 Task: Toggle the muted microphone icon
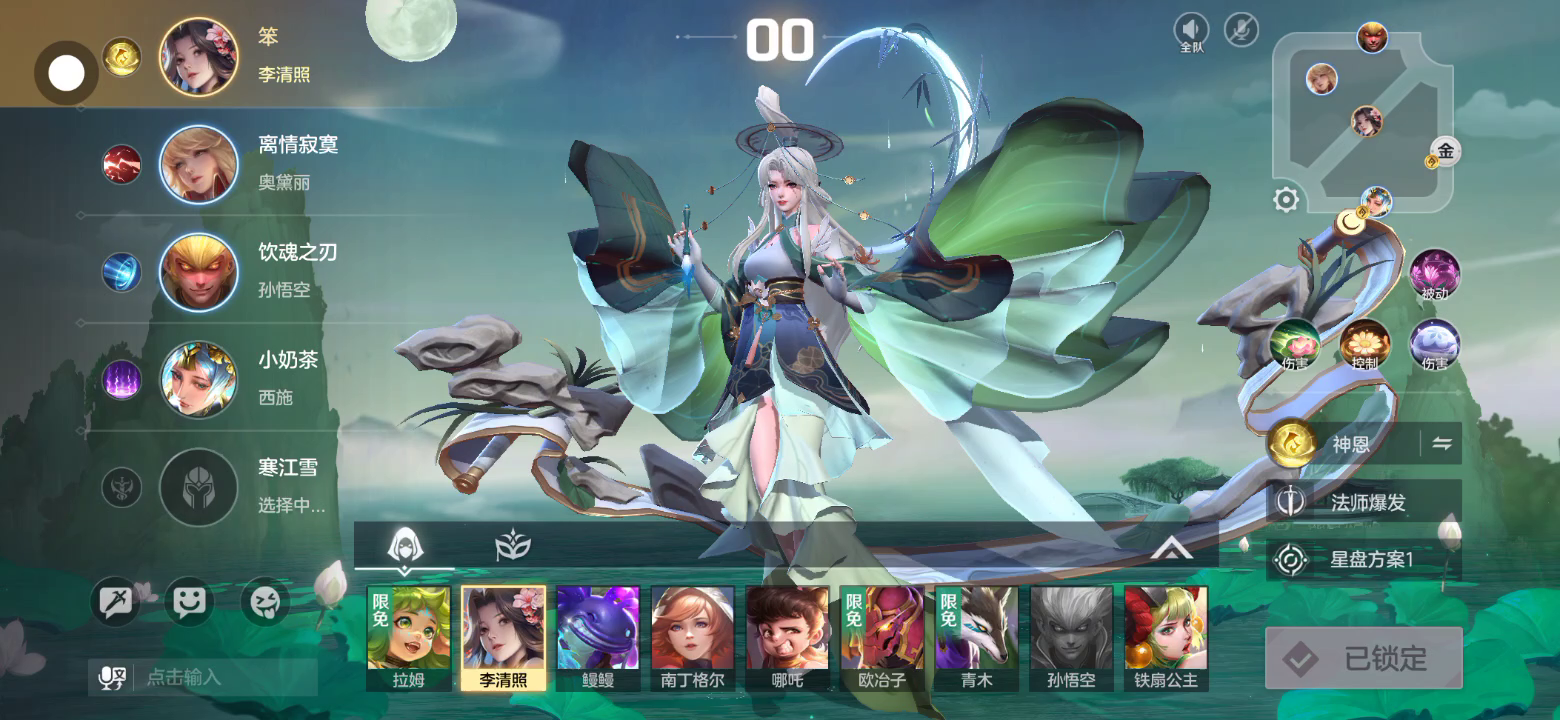1241,30
